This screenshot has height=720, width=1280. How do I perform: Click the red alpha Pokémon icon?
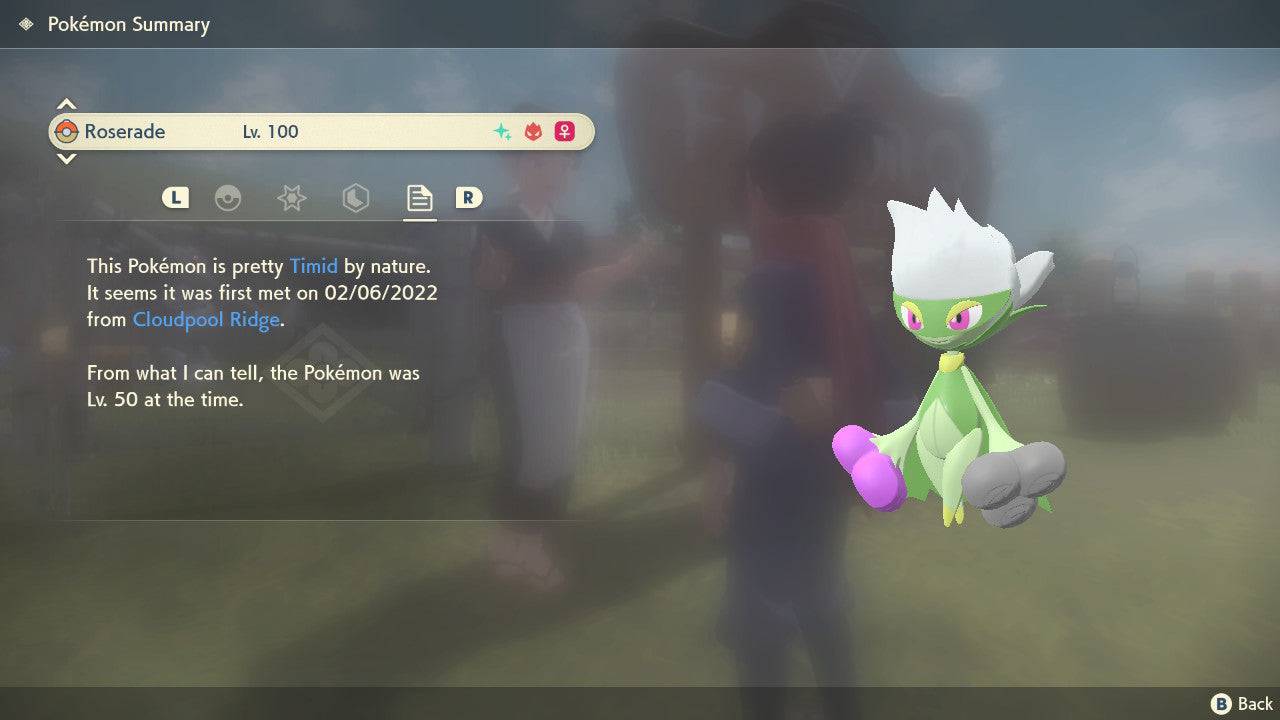tap(532, 131)
